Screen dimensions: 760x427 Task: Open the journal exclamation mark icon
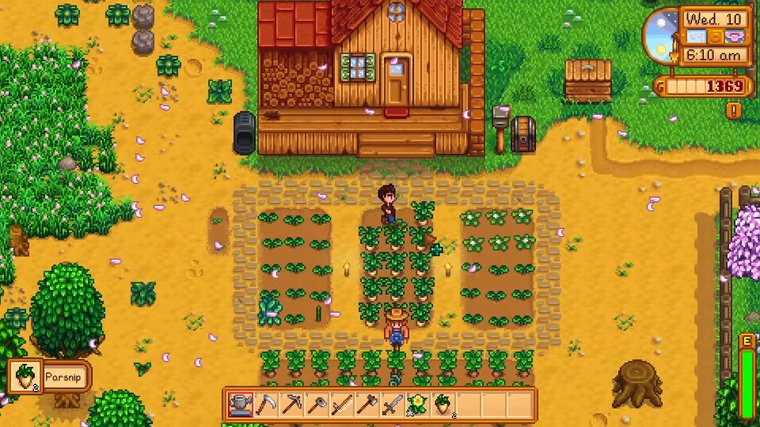coord(735,110)
